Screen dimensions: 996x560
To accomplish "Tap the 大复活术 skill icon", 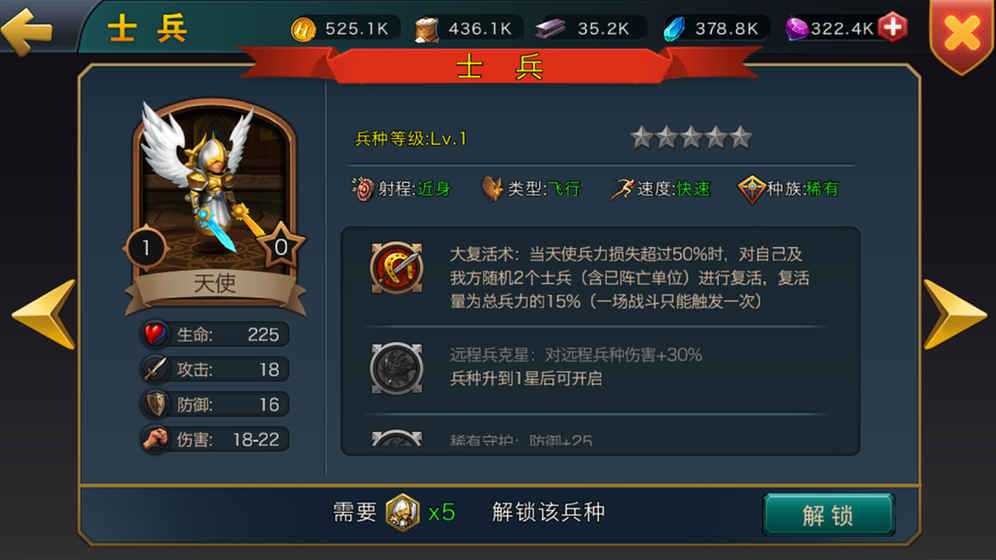I will tap(396, 269).
